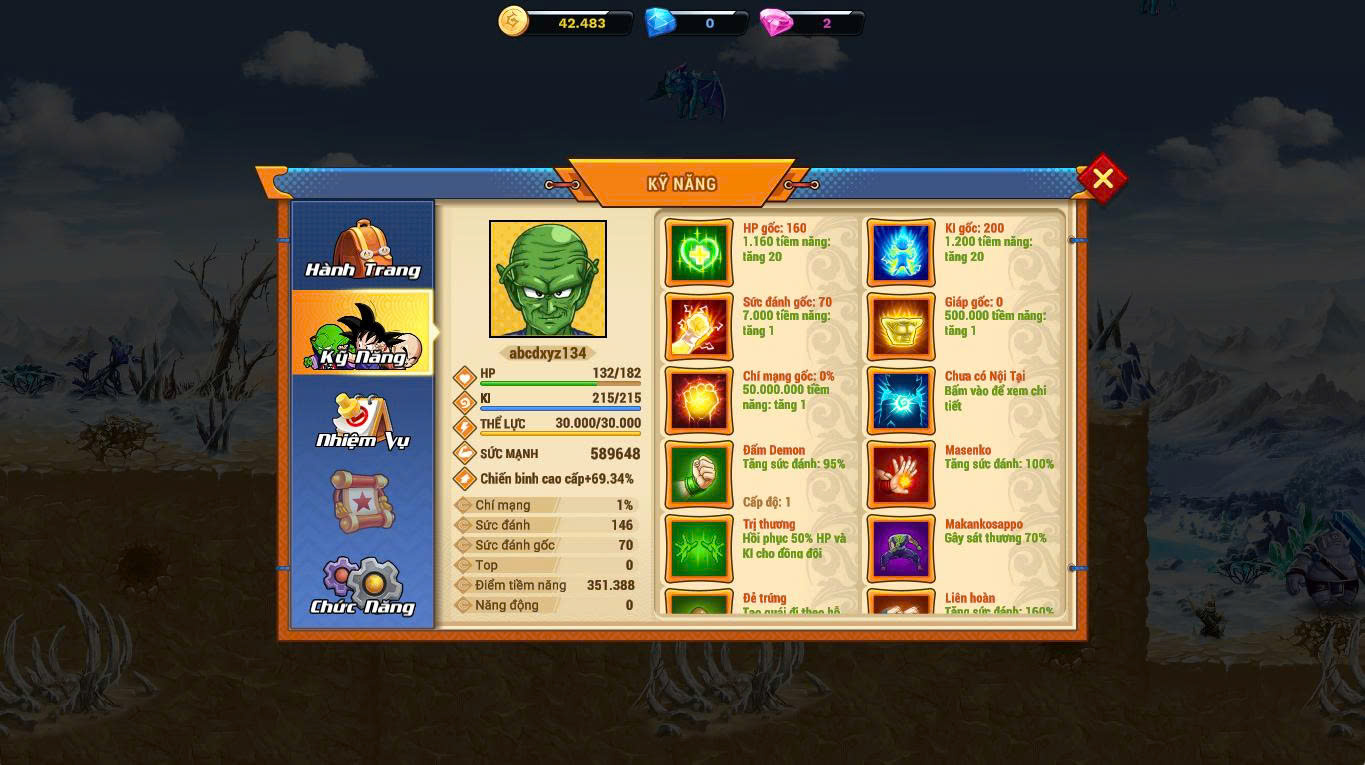This screenshot has height=765, width=1365.
Task: Raise the Chí mạng gốc critical stat
Action: (x=699, y=400)
